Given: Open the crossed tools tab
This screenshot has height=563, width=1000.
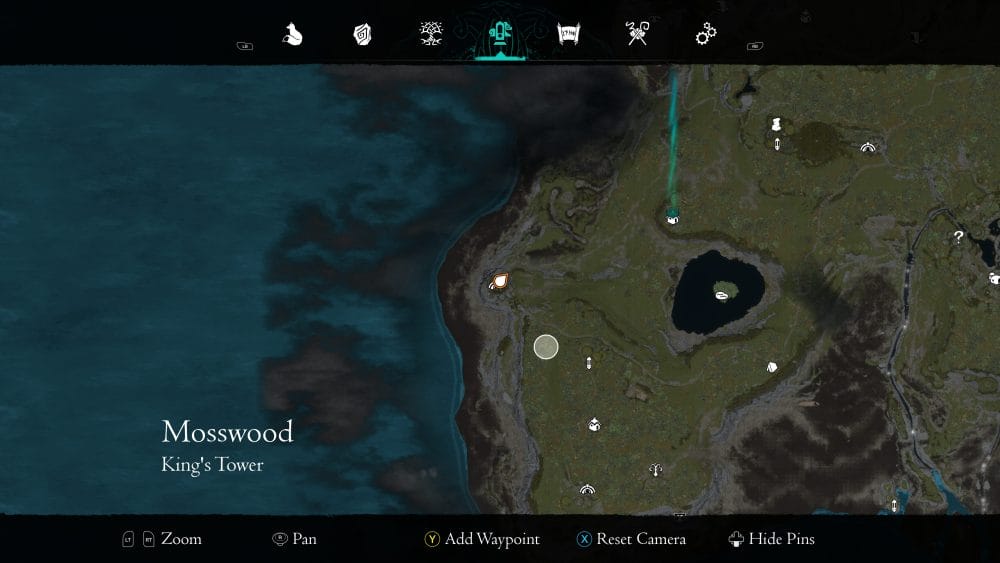Looking at the screenshot, I should [x=637, y=35].
